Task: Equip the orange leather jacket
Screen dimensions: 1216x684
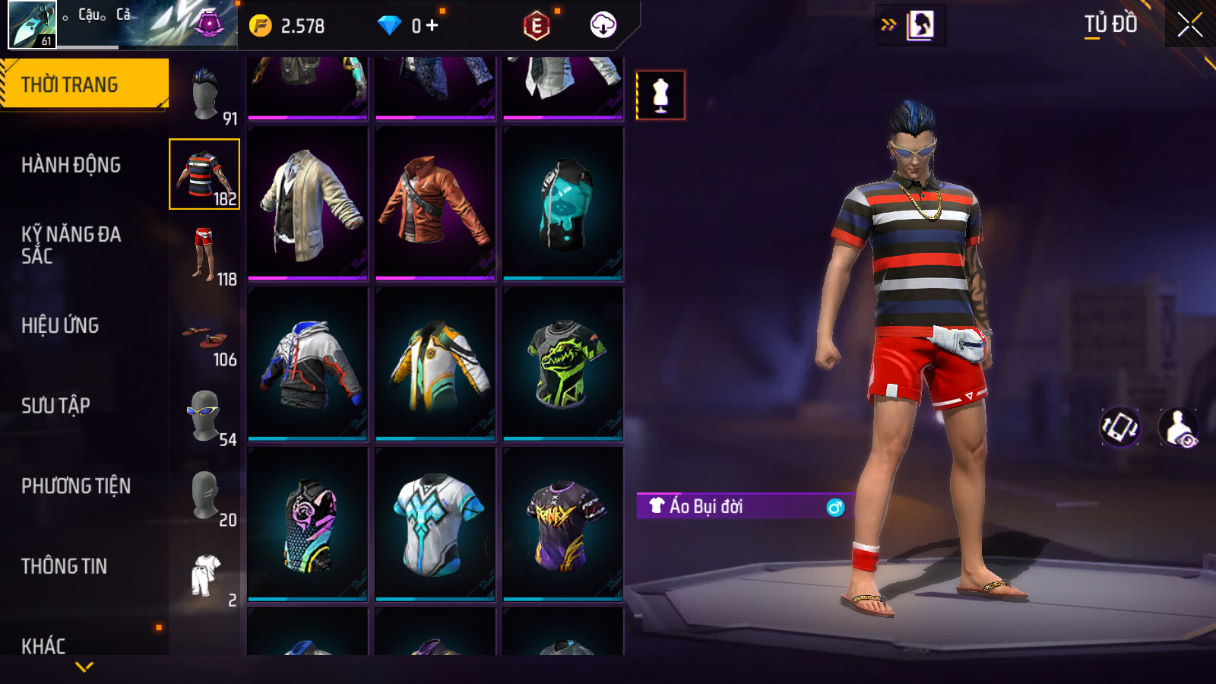Action: pyautogui.click(x=436, y=203)
